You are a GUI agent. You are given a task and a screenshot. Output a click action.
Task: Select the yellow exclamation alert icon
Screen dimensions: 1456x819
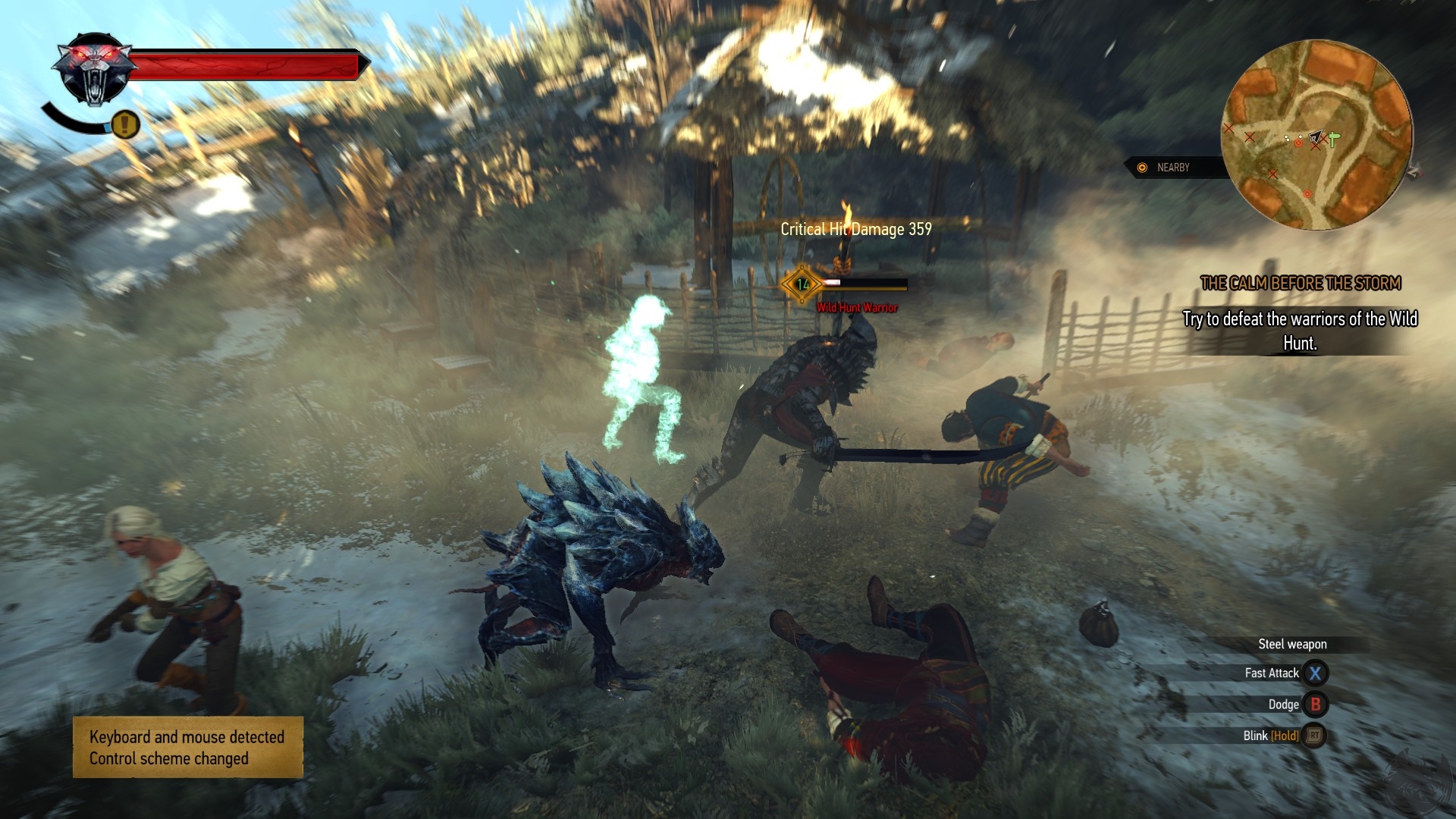[125, 123]
